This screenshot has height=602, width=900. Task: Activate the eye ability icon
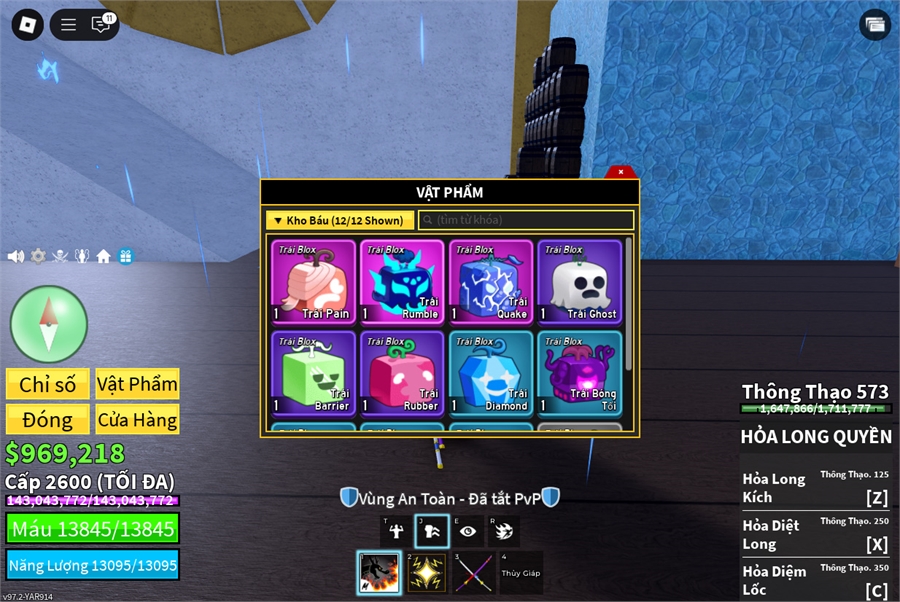tap(468, 531)
